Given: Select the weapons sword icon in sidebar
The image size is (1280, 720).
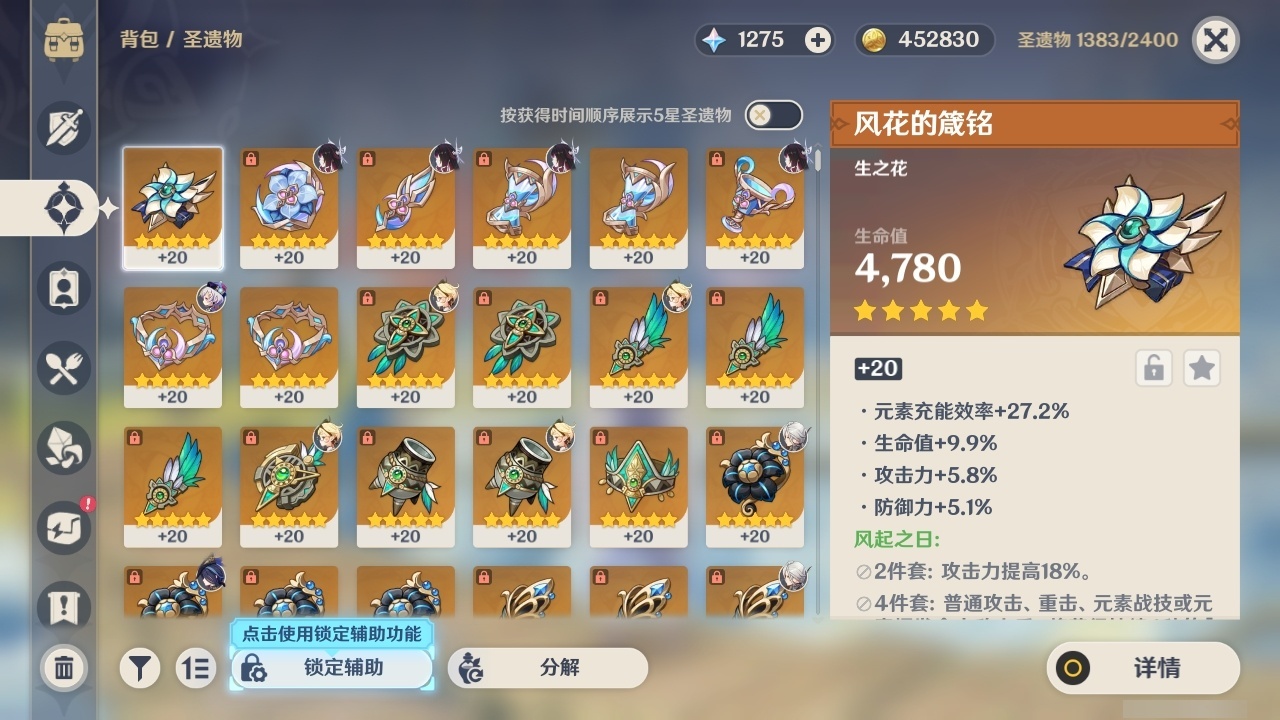Looking at the screenshot, I should [x=64, y=128].
